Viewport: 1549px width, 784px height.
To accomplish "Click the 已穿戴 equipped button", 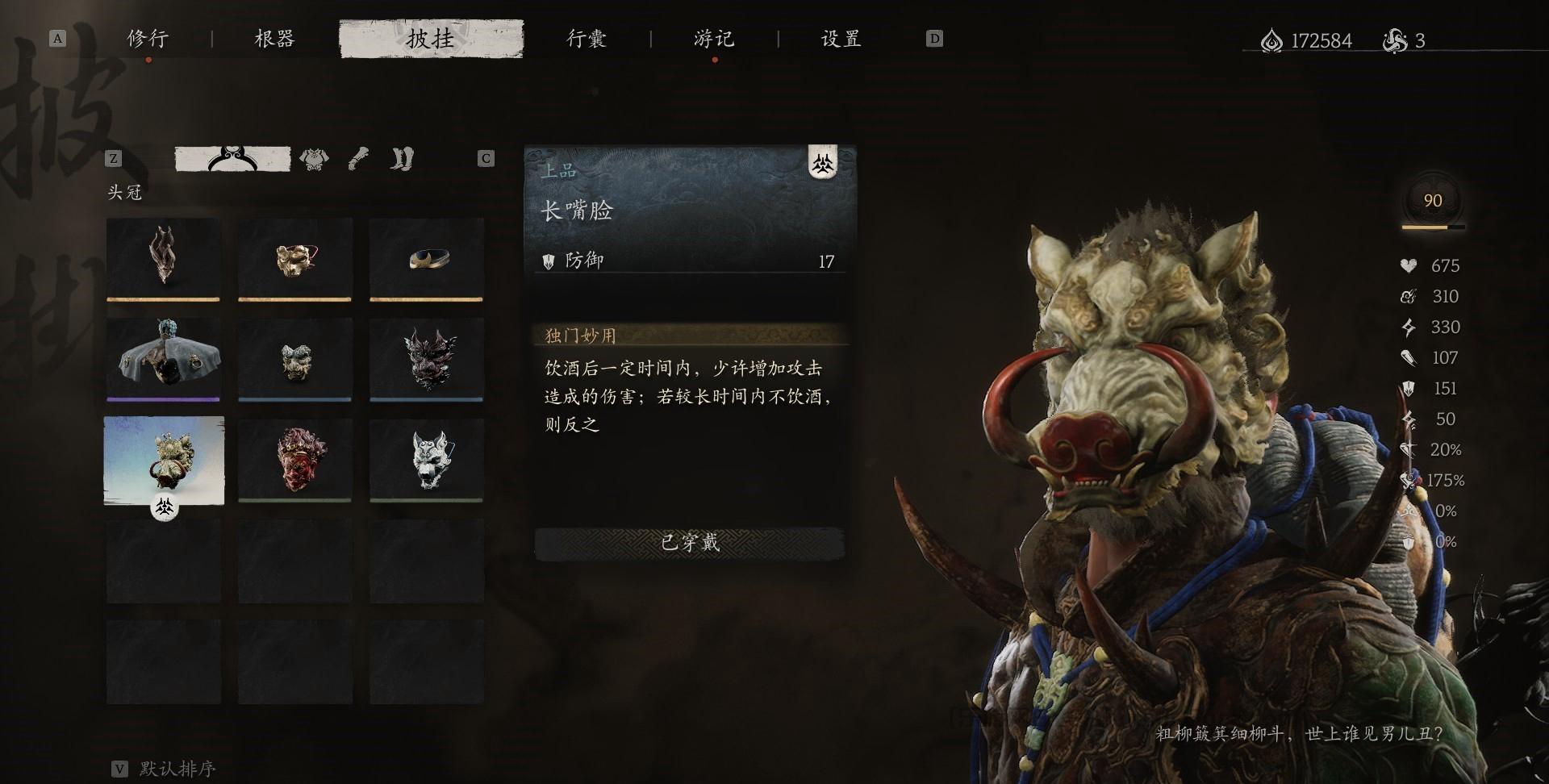I will (x=690, y=543).
